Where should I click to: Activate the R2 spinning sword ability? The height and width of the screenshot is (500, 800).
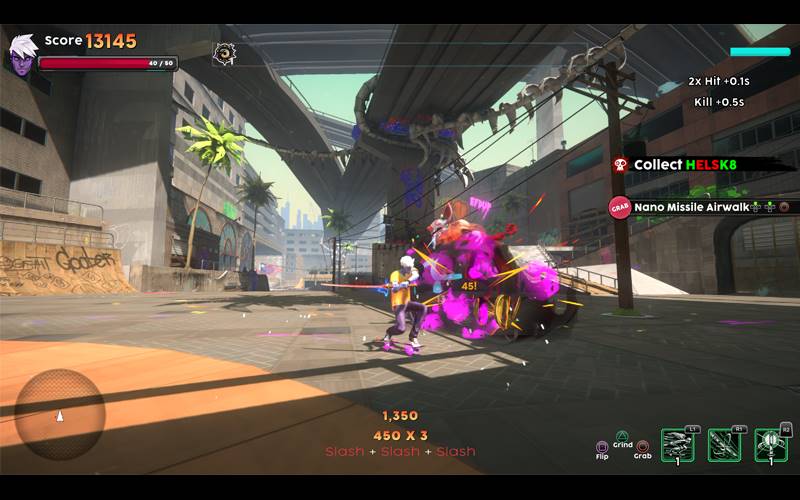pos(771,445)
